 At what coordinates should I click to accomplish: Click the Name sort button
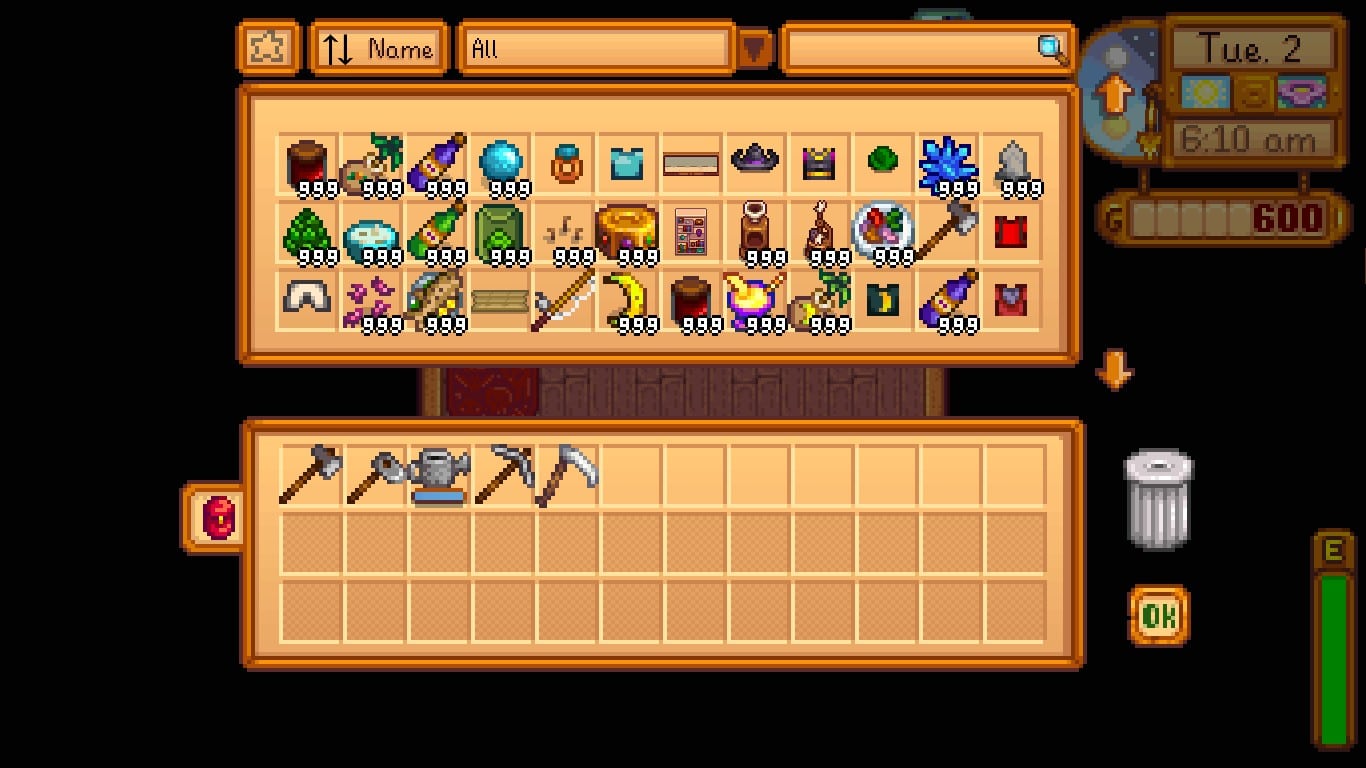[377, 46]
